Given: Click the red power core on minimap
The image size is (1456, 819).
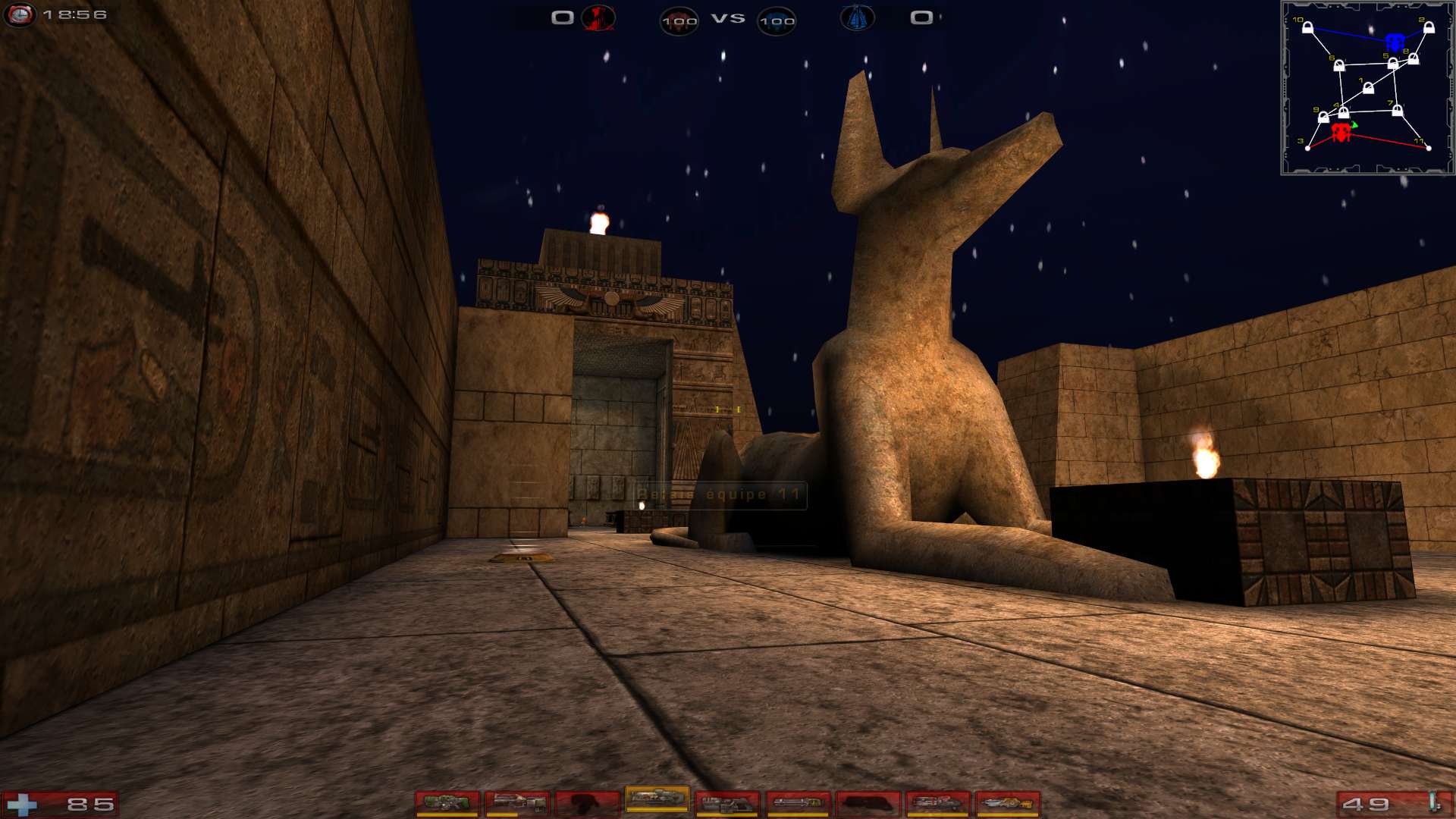Looking at the screenshot, I should 1341,133.
